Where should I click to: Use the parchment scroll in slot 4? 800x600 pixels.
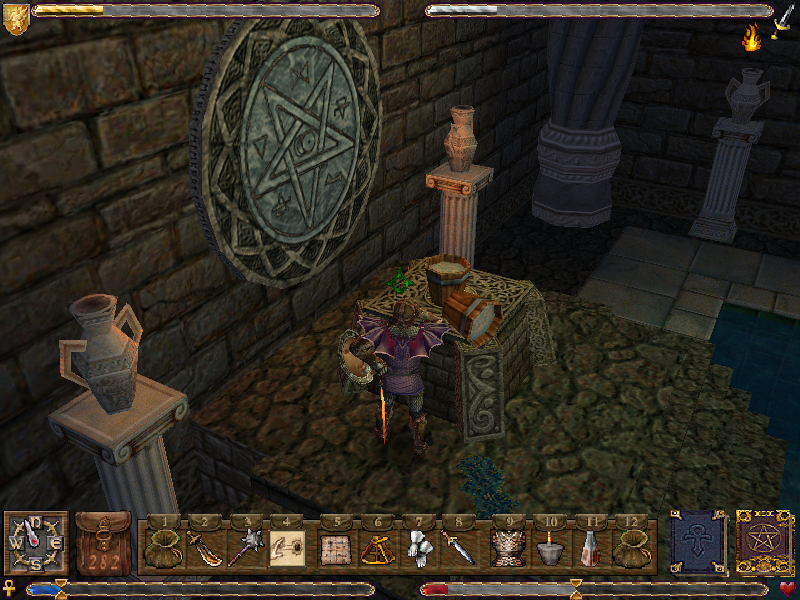[288, 548]
